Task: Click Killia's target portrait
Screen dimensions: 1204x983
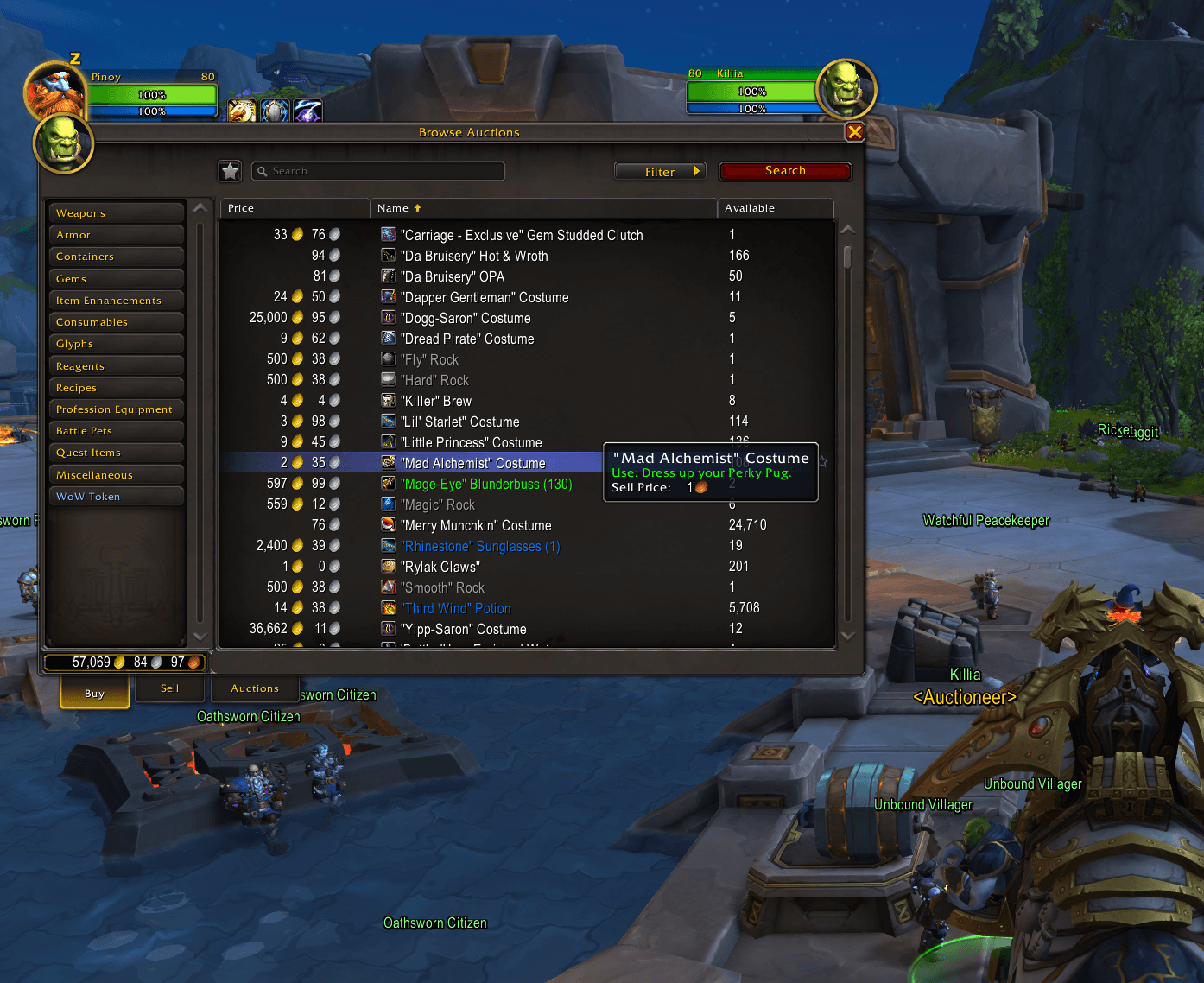Action: (x=847, y=89)
